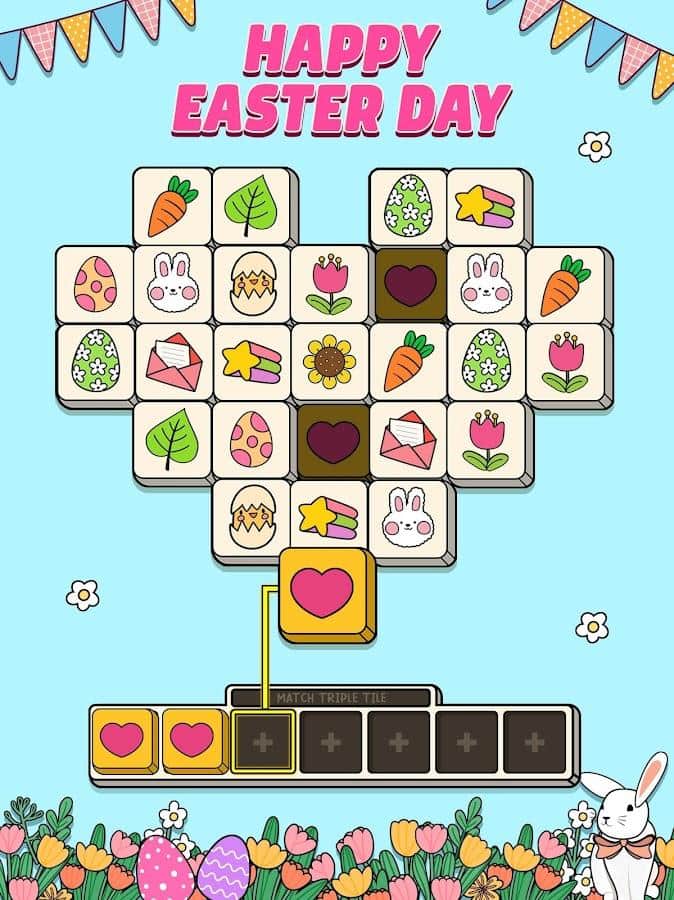Select the sunflower tile
The image size is (674, 900).
330,361
